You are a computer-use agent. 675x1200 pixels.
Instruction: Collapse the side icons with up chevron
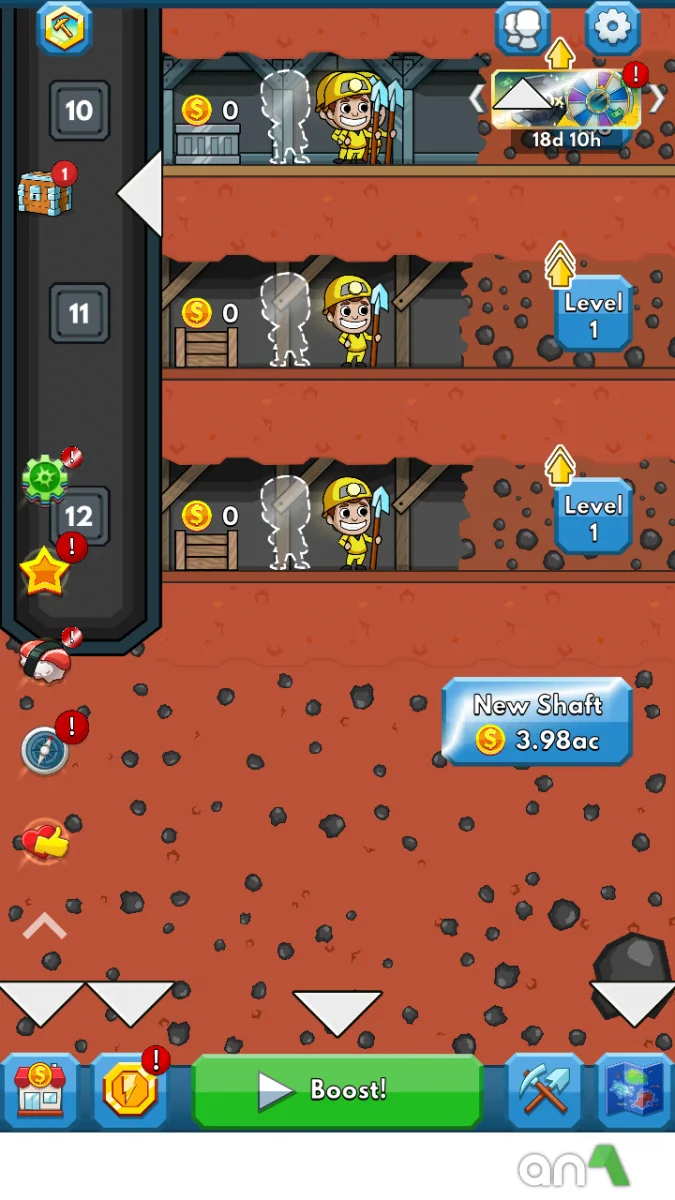pyautogui.click(x=44, y=927)
